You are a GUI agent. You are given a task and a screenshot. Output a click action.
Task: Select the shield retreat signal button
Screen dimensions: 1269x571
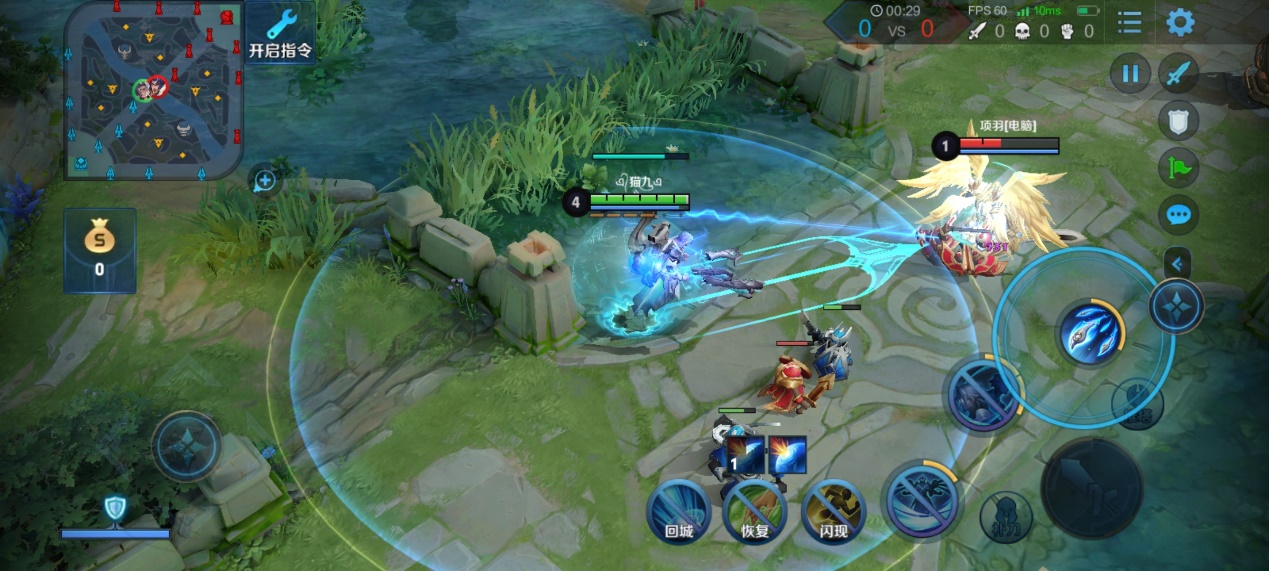pyautogui.click(x=1179, y=121)
